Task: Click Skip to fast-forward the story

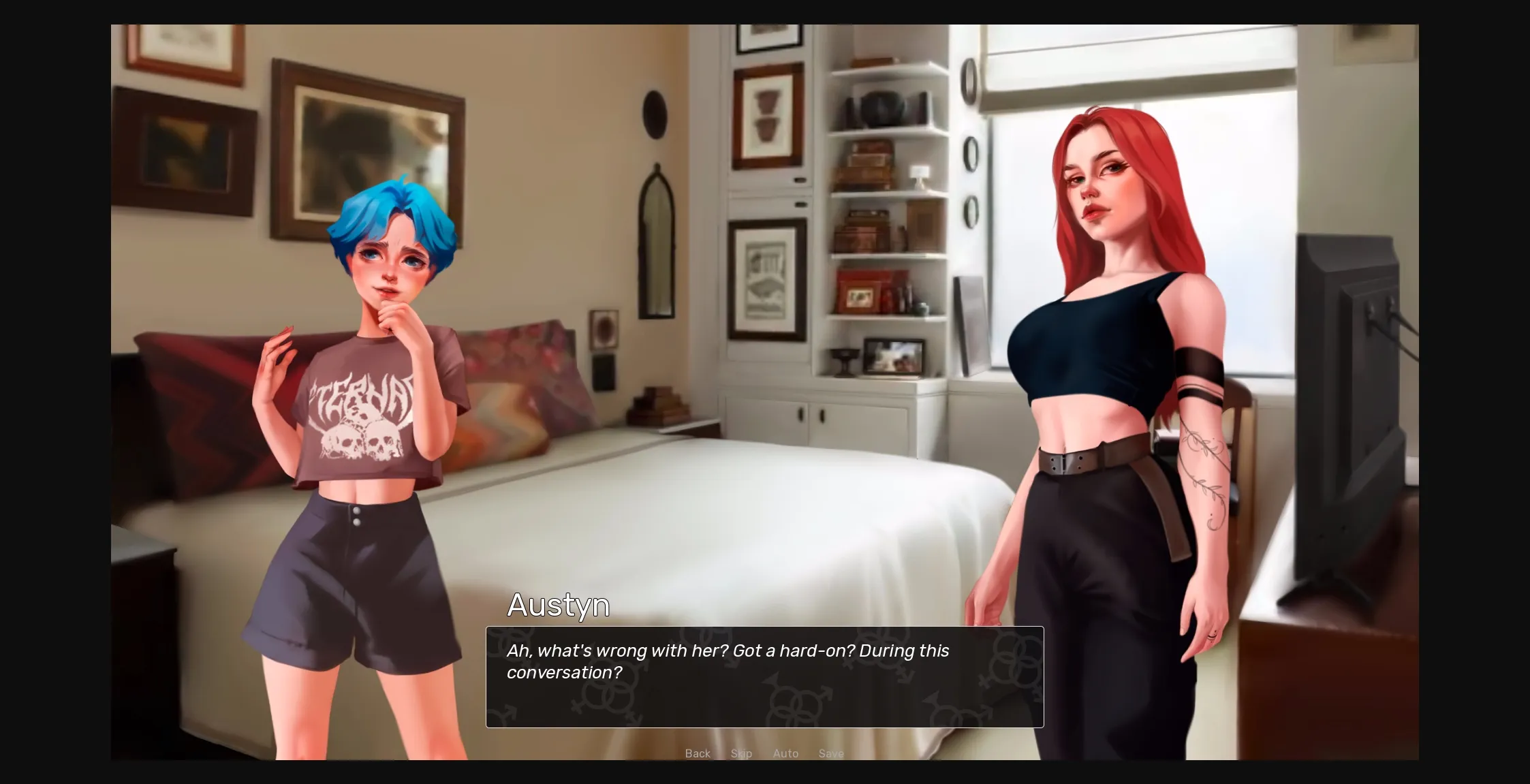Action: click(742, 753)
